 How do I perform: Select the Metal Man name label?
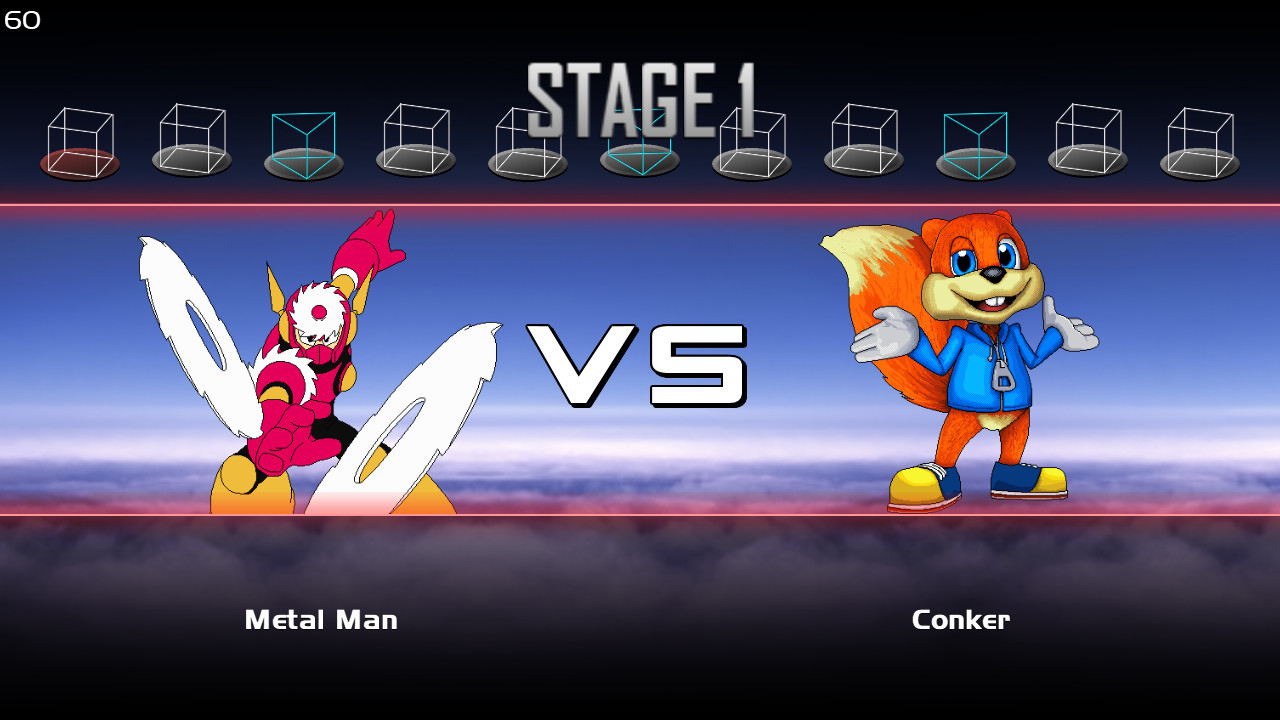pos(321,619)
